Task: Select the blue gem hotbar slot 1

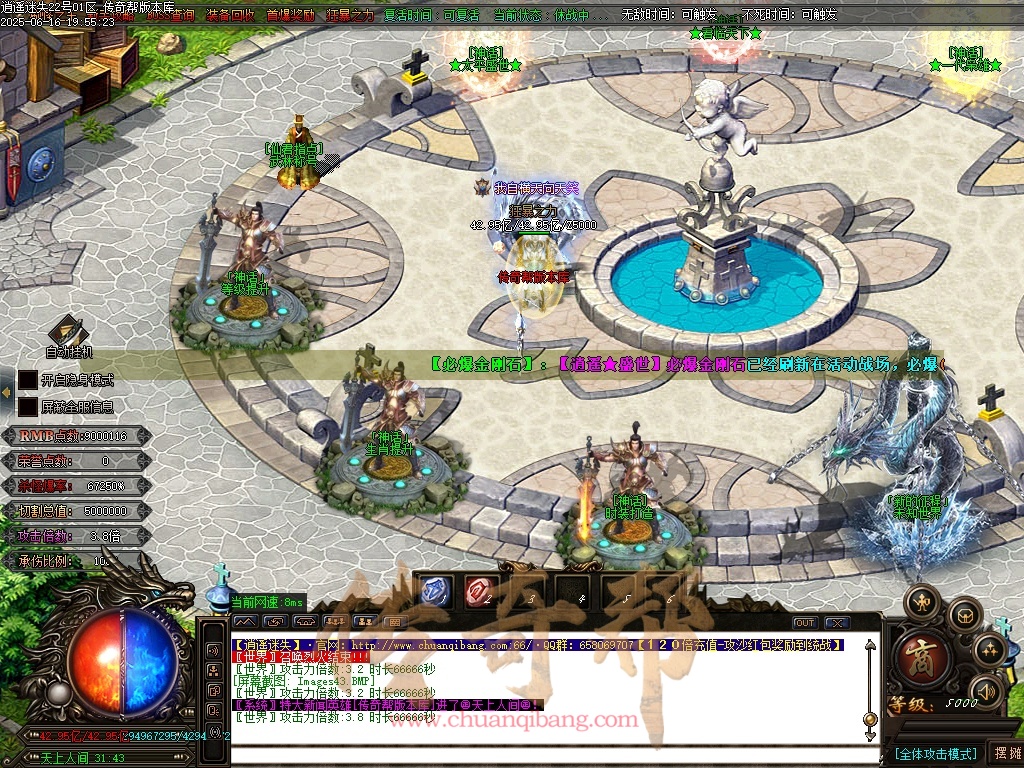Action: pos(435,592)
